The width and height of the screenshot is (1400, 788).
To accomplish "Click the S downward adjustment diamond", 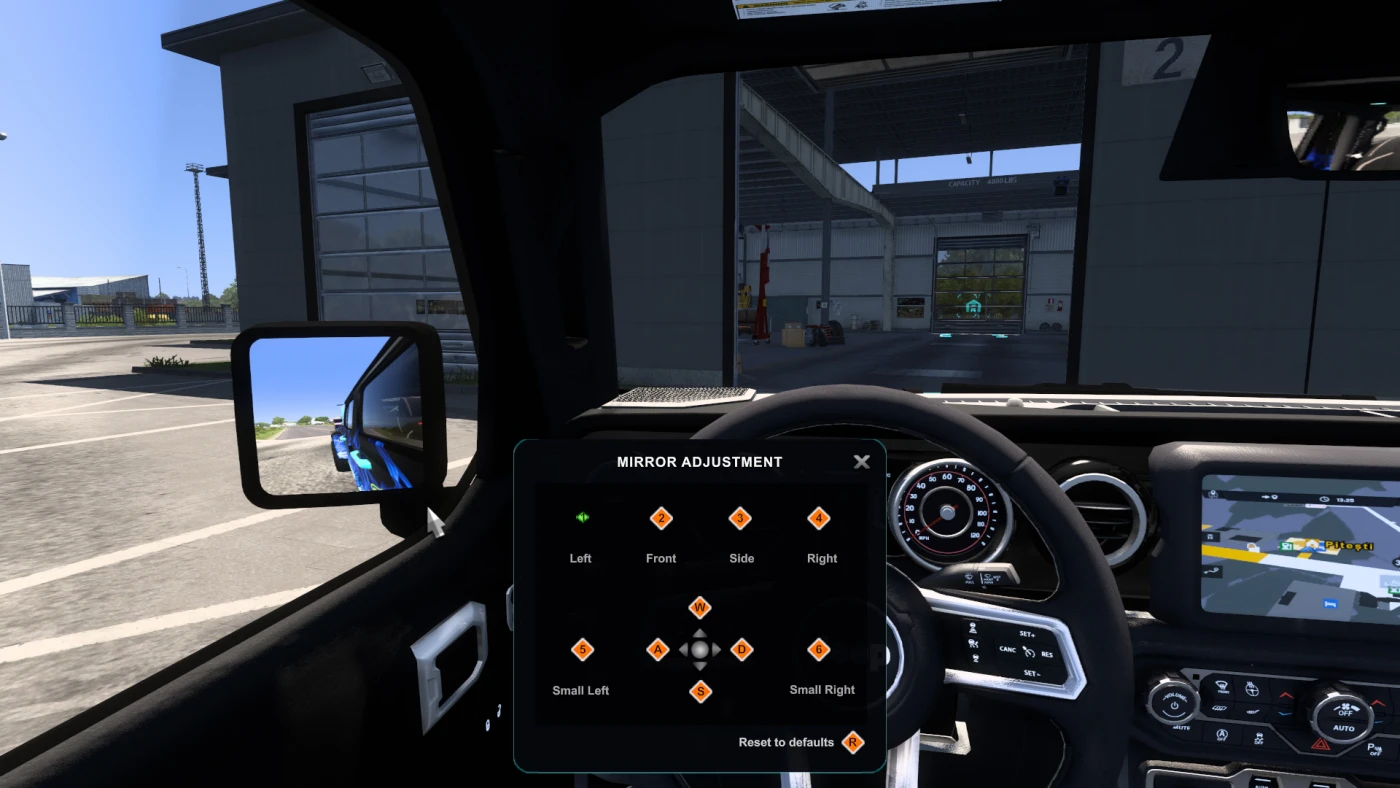I will point(699,692).
